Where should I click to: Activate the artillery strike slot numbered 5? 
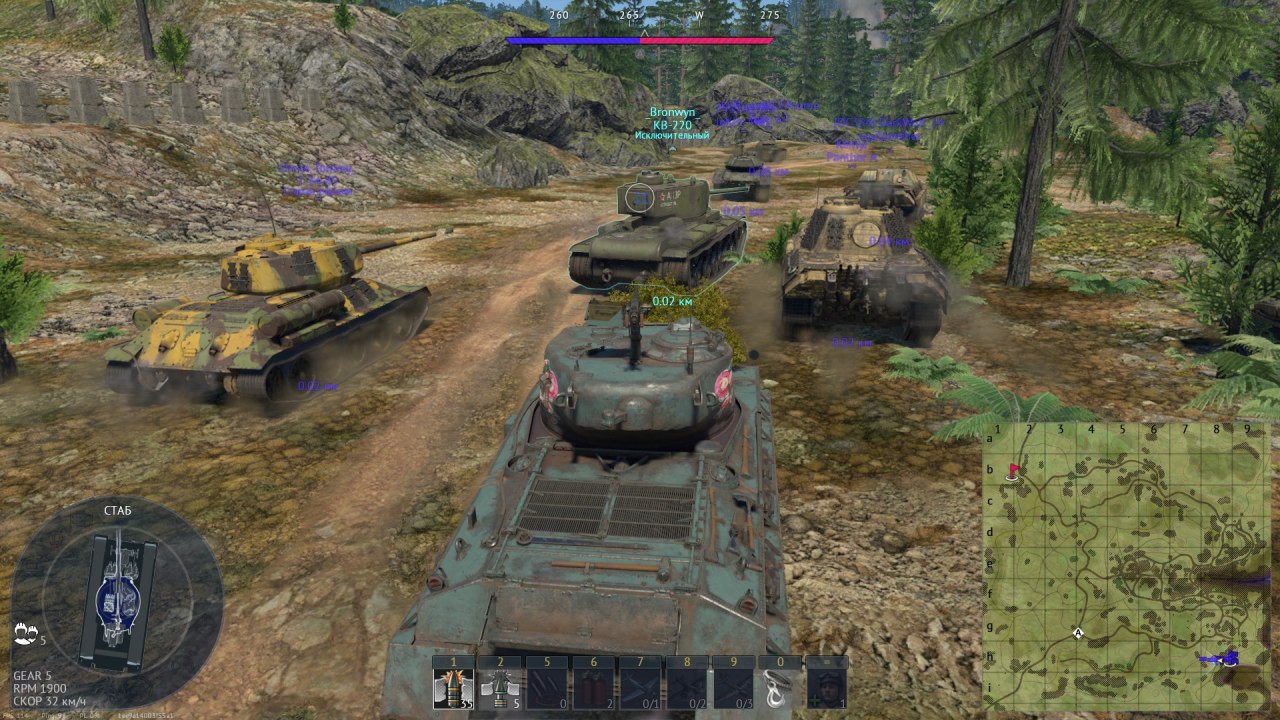coord(546,688)
